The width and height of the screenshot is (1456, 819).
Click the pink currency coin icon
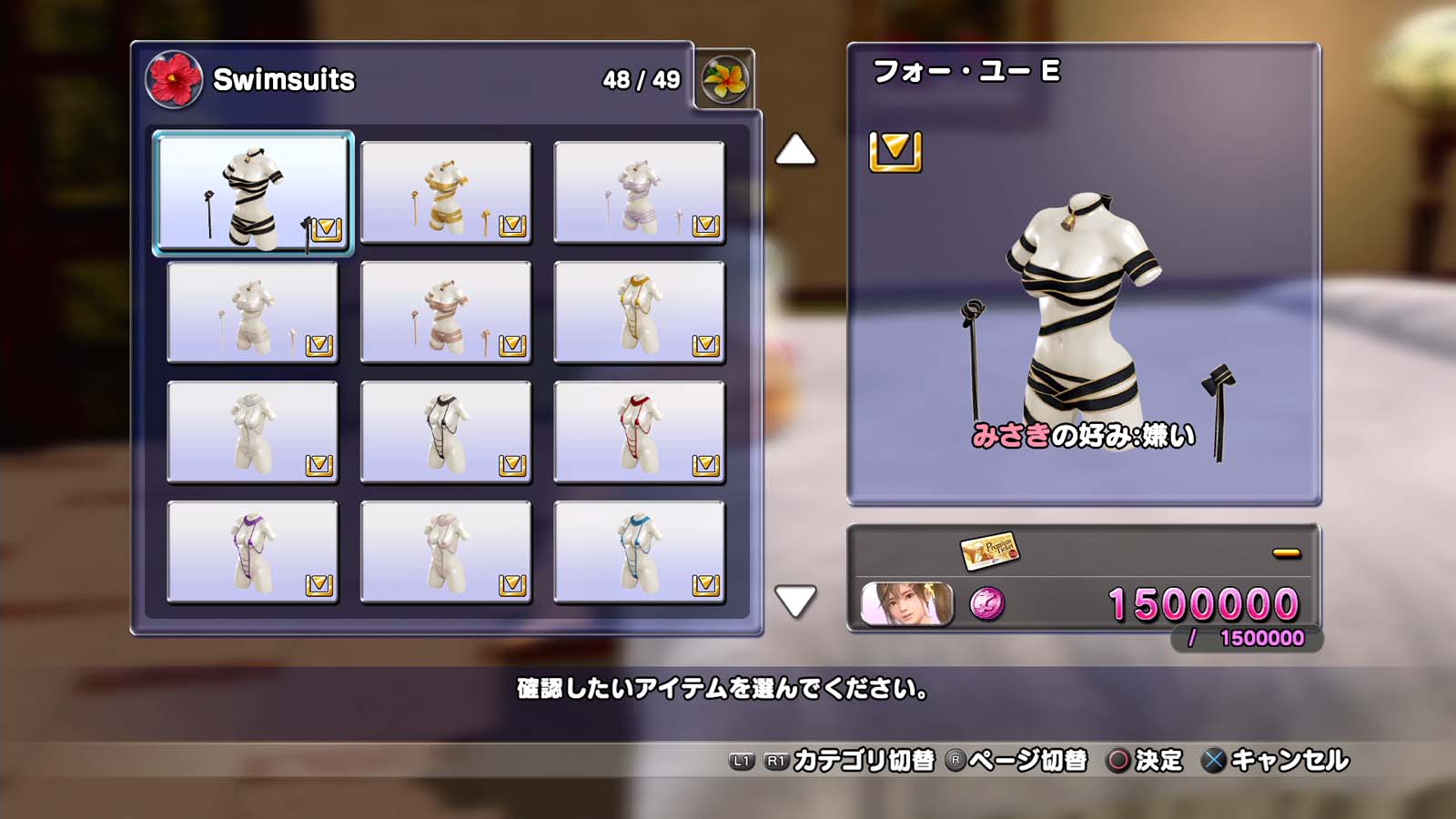[x=987, y=603]
